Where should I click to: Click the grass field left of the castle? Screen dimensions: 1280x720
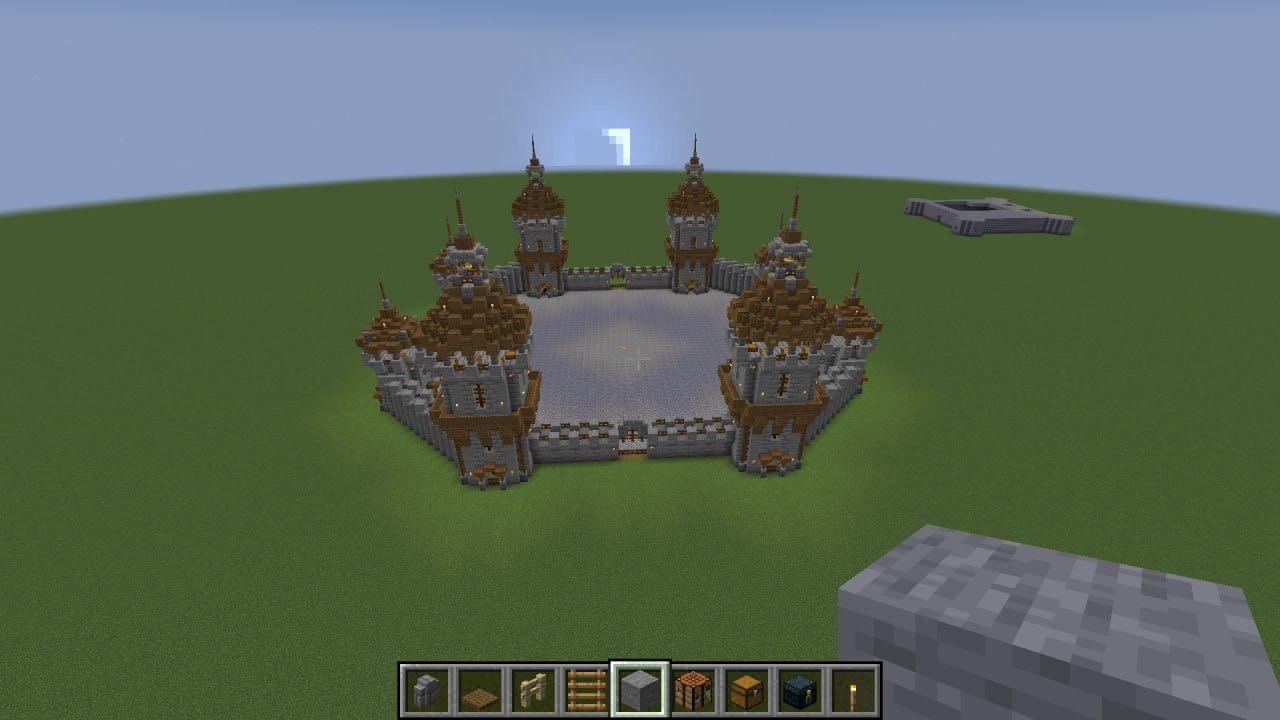pos(200,450)
